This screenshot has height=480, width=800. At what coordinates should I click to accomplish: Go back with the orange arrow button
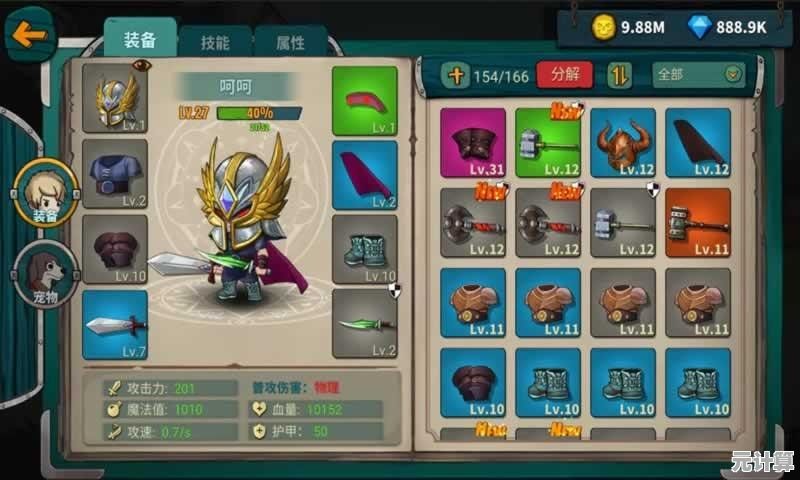29,36
